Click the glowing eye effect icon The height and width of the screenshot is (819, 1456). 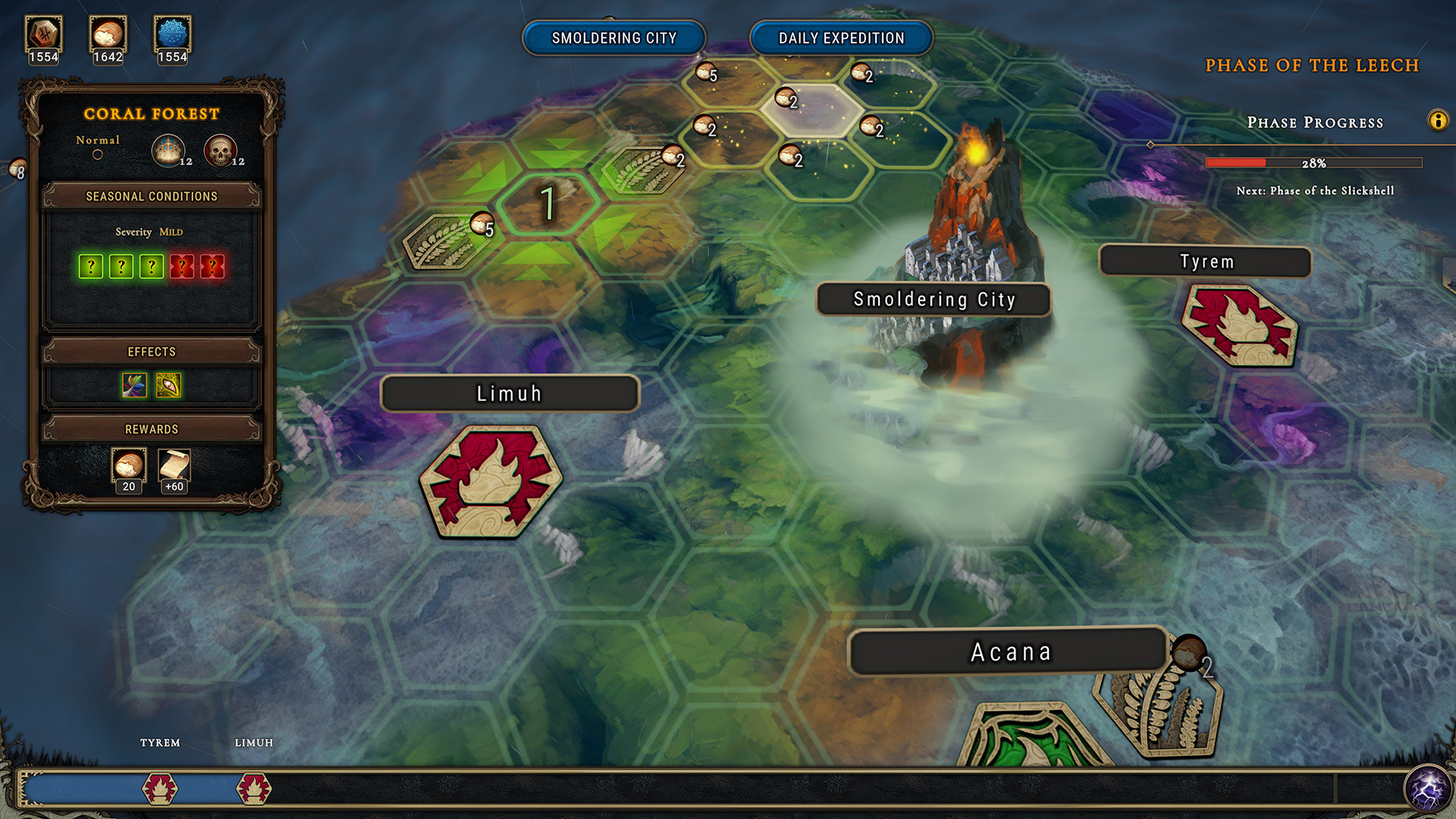click(168, 387)
